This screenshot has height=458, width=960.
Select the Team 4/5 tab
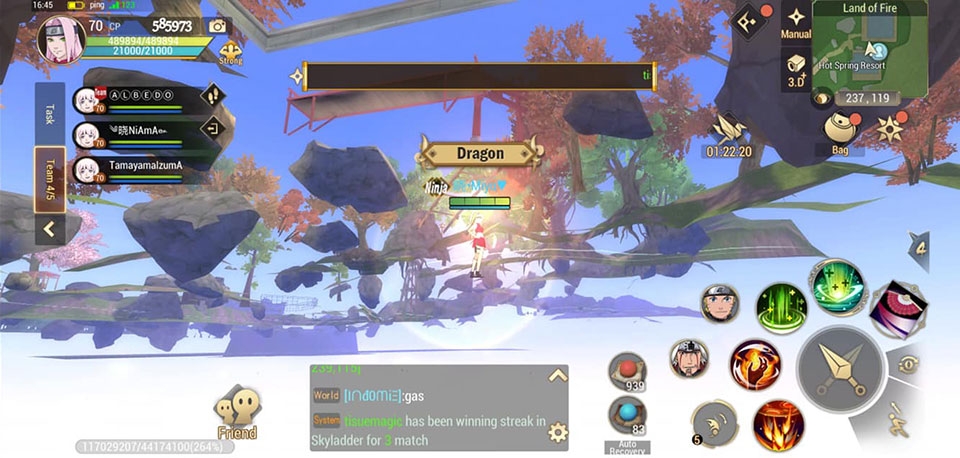click(49, 179)
